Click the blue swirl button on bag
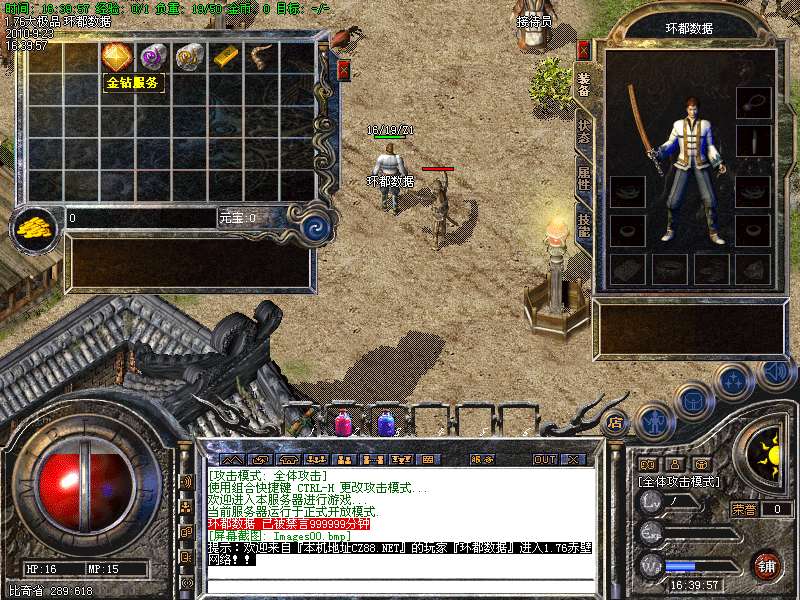Screen dimensions: 800x600 (x=316, y=221)
